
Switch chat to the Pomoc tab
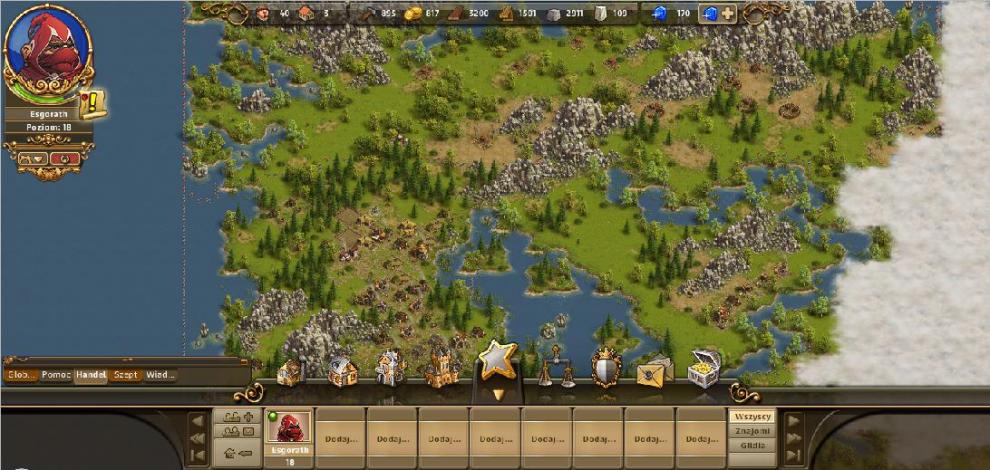(56, 375)
